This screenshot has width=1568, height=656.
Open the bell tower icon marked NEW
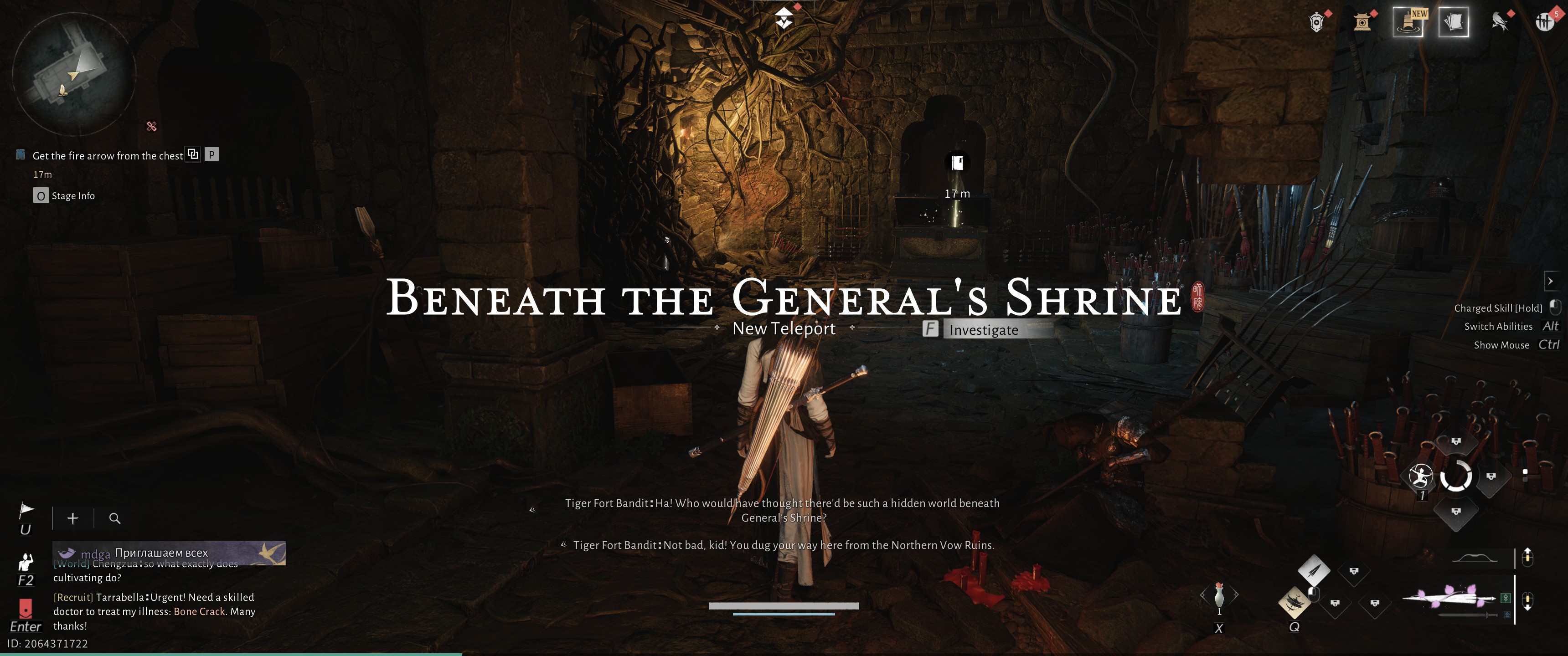tap(1408, 22)
